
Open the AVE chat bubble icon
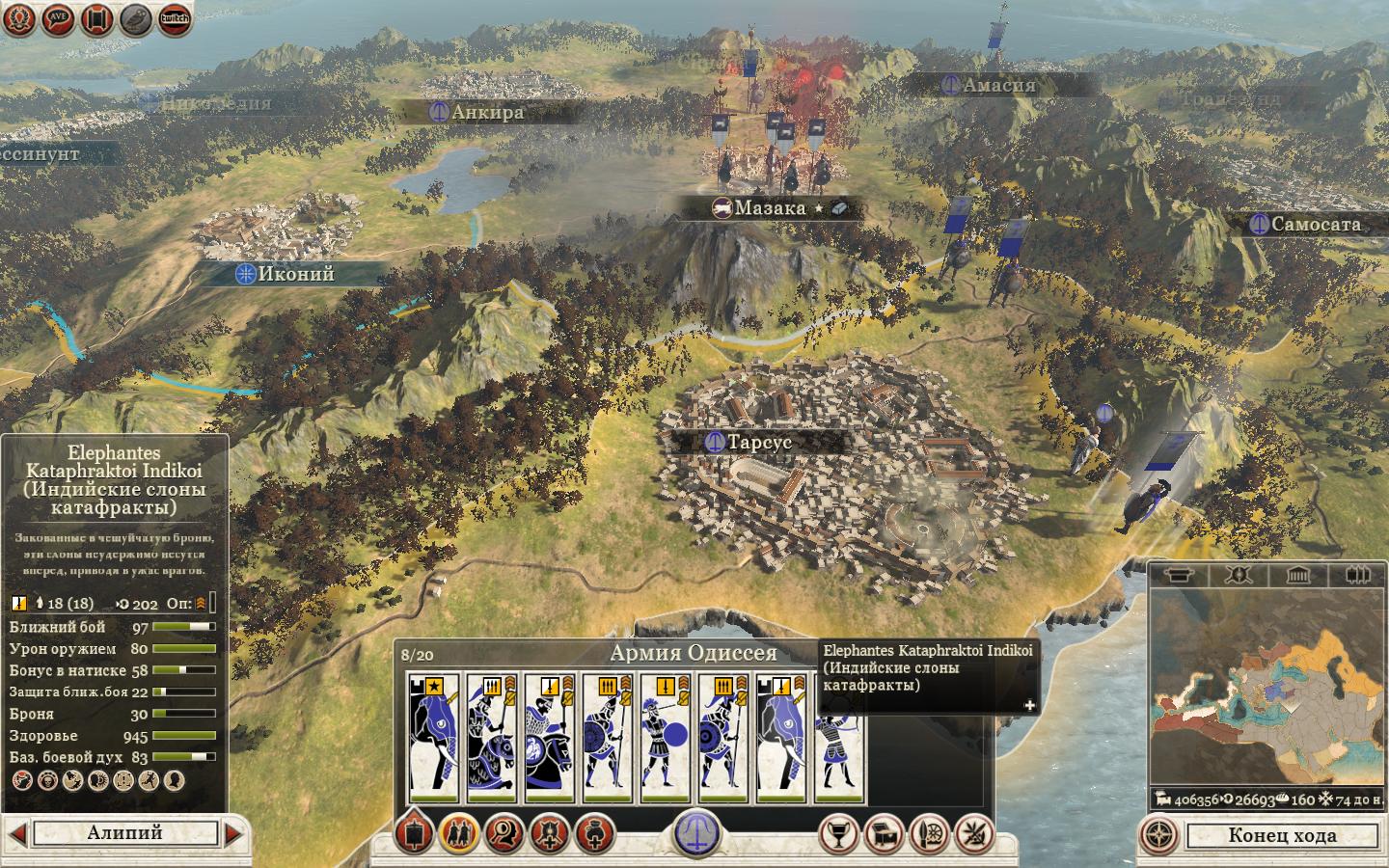[x=58, y=18]
